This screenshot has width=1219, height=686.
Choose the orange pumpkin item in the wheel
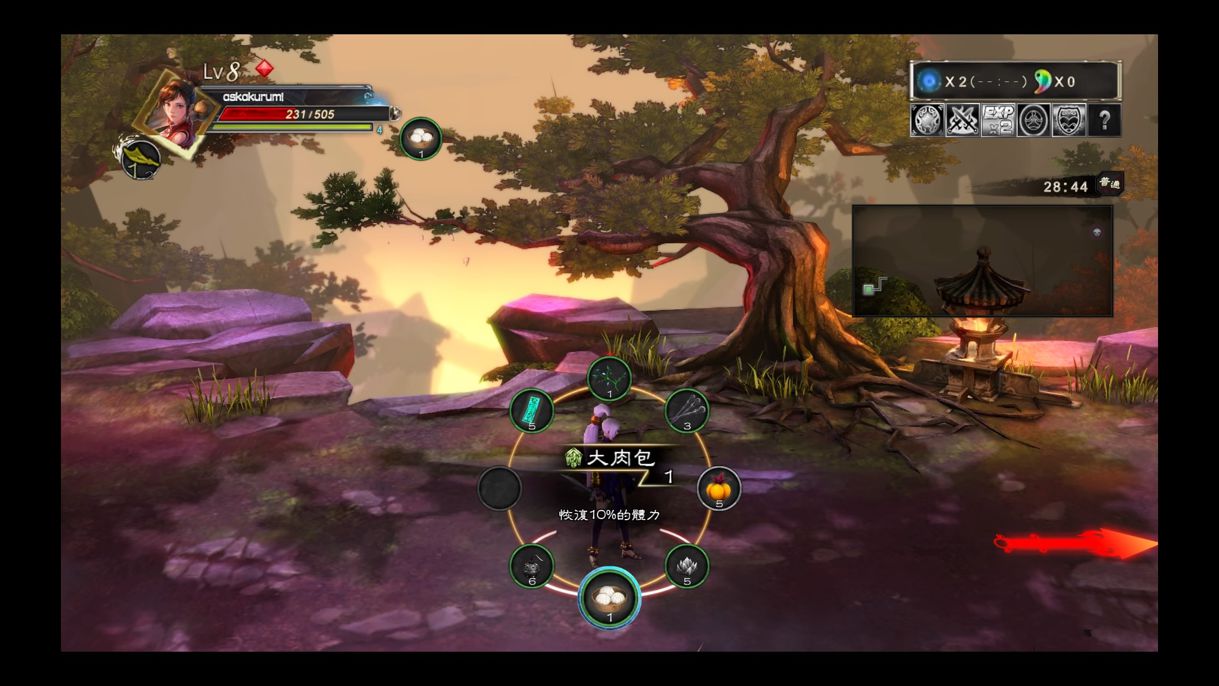pyautogui.click(x=718, y=489)
